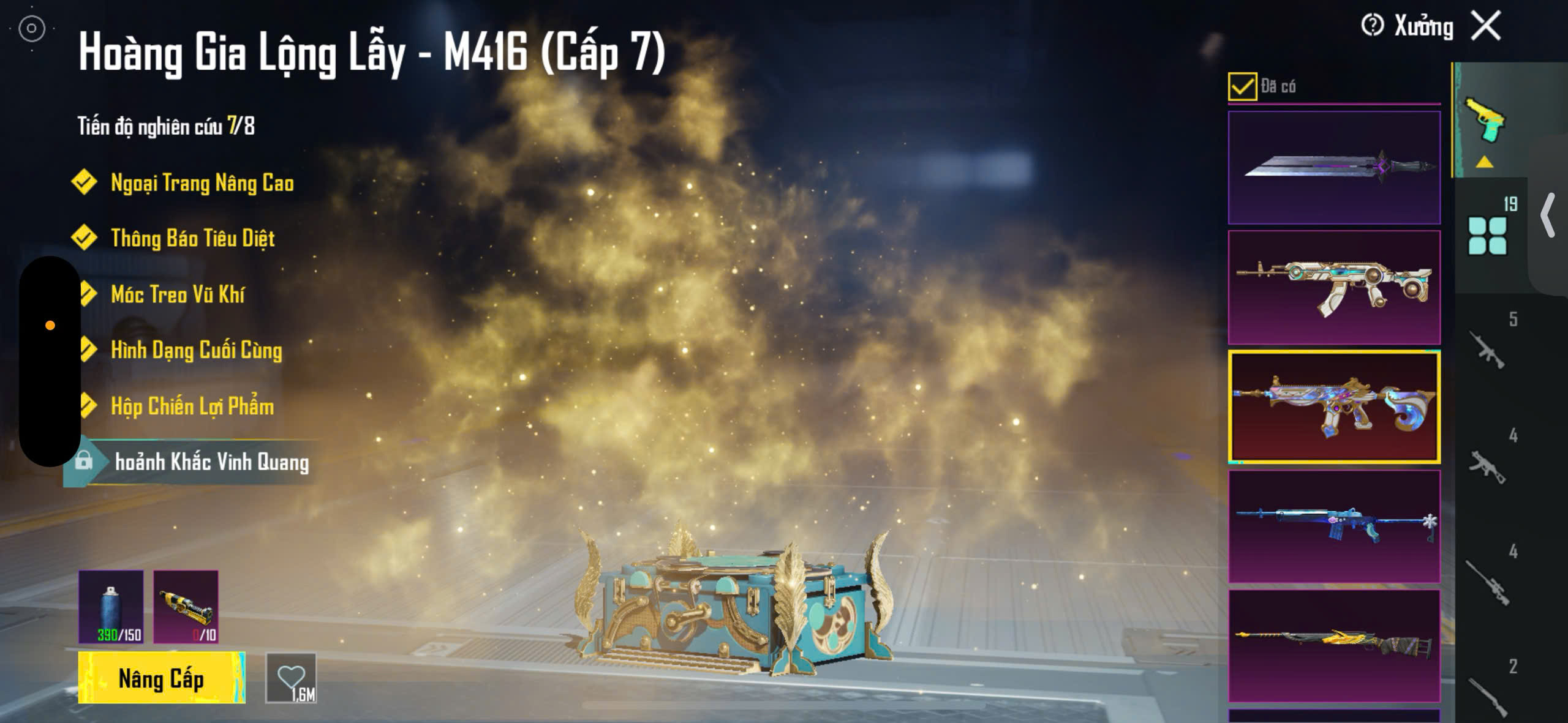
Task: Show the Ngoại Trang Nâng Cao stage
Action: pos(202,183)
